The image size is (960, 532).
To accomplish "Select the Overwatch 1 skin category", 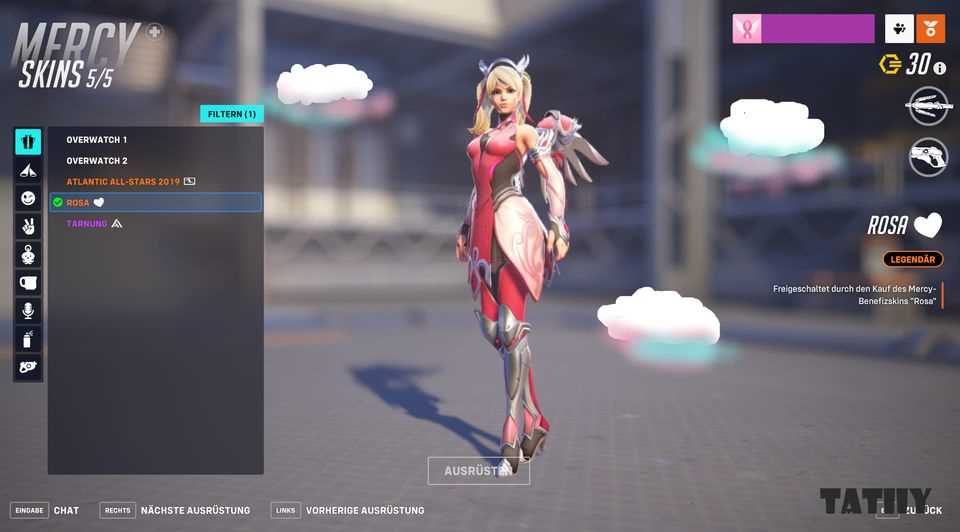I will click(x=97, y=140).
